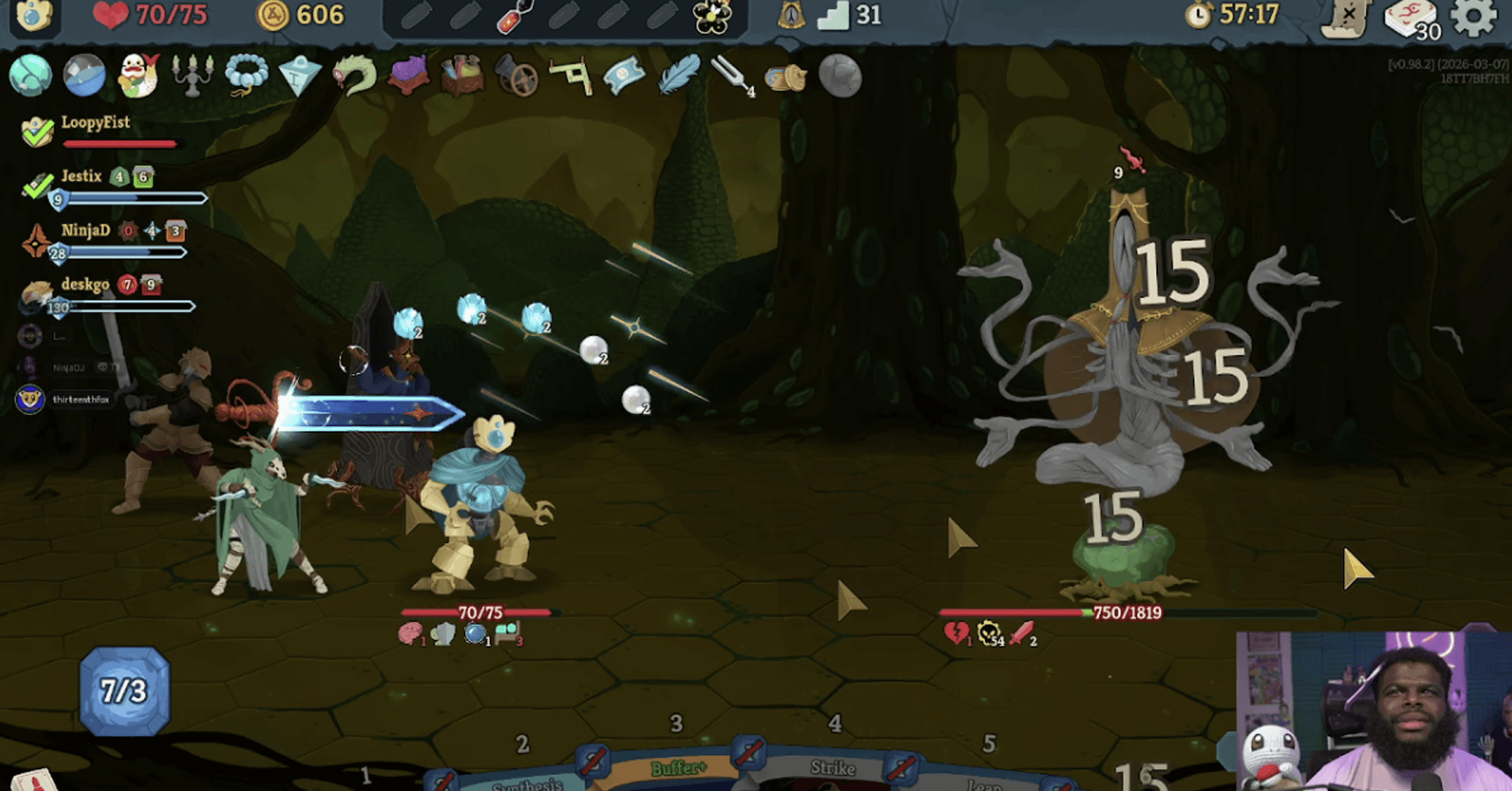Screen dimensions: 1512x791
Task: Inspect the tuning fork relic with counter 4
Action: tap(730, 74)
